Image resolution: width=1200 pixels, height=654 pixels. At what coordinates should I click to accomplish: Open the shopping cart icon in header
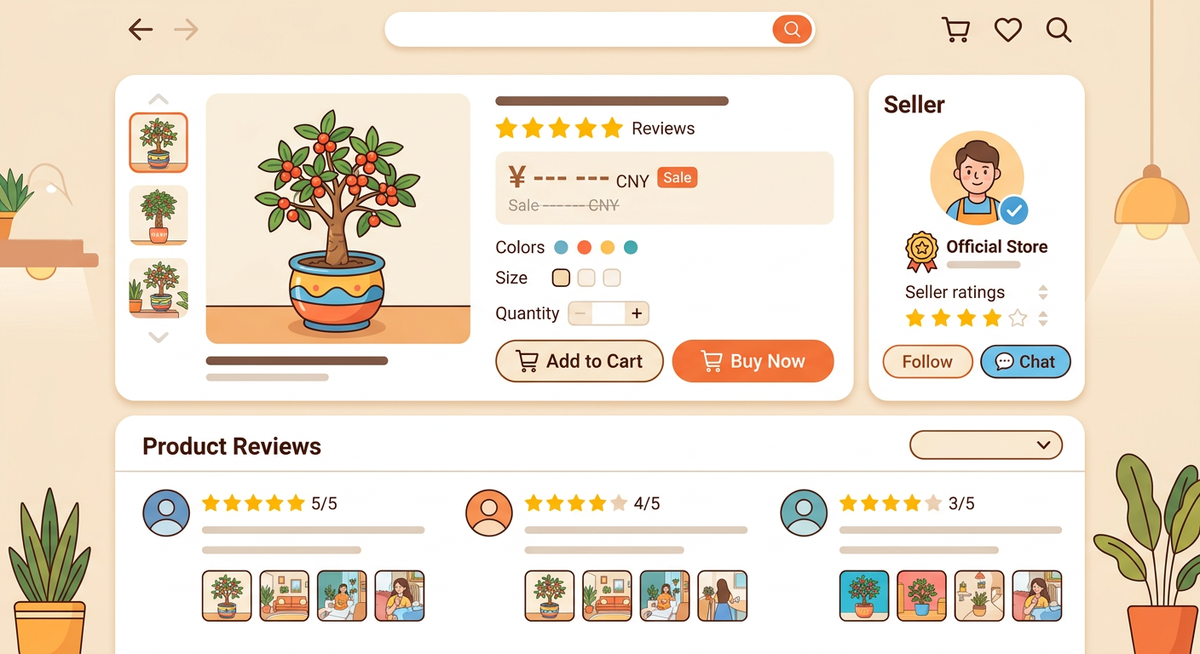pos(956,30)
